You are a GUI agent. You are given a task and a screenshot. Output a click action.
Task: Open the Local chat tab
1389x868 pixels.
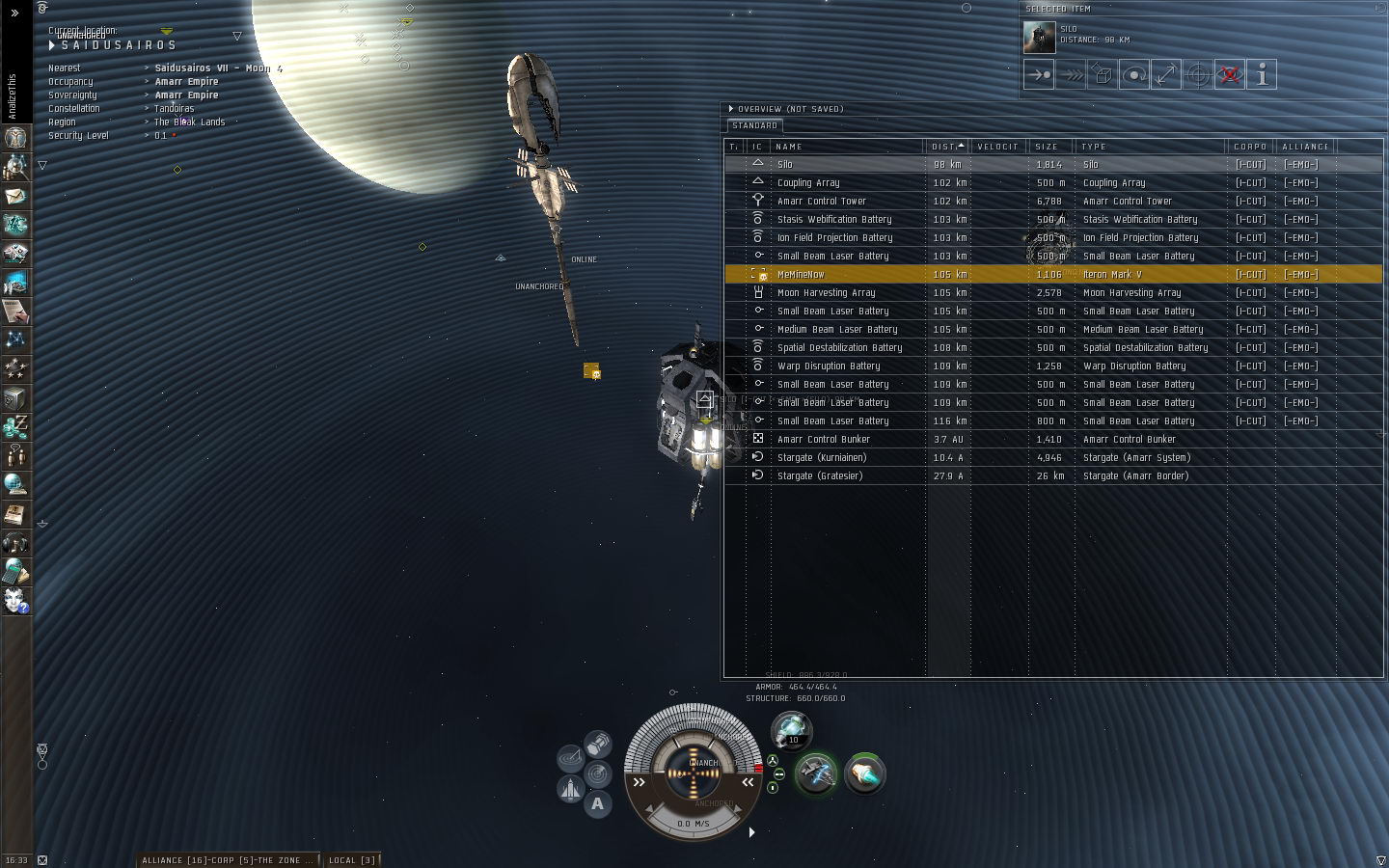(x=352, y=859)
